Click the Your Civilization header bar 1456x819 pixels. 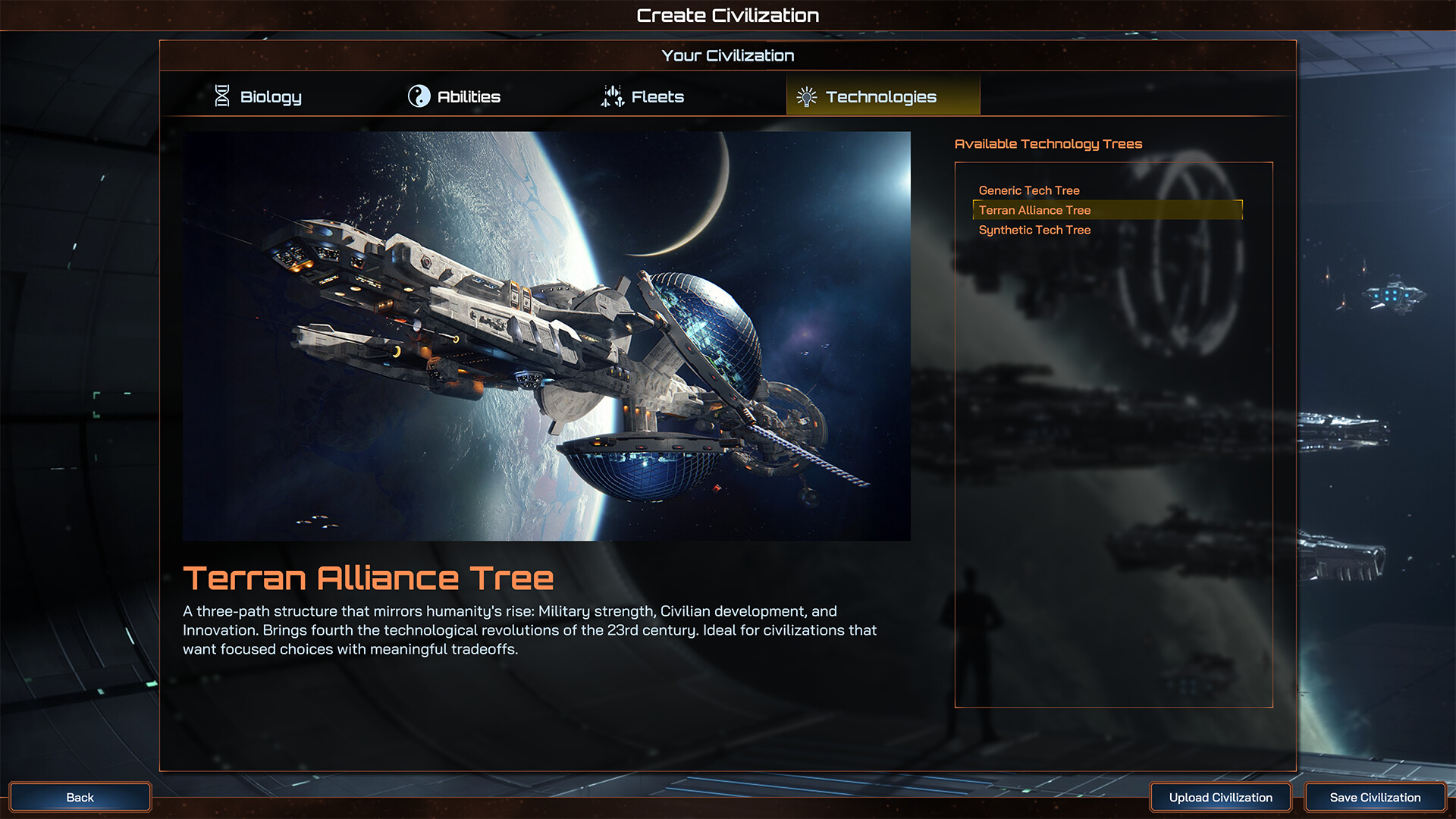[728, 55]
